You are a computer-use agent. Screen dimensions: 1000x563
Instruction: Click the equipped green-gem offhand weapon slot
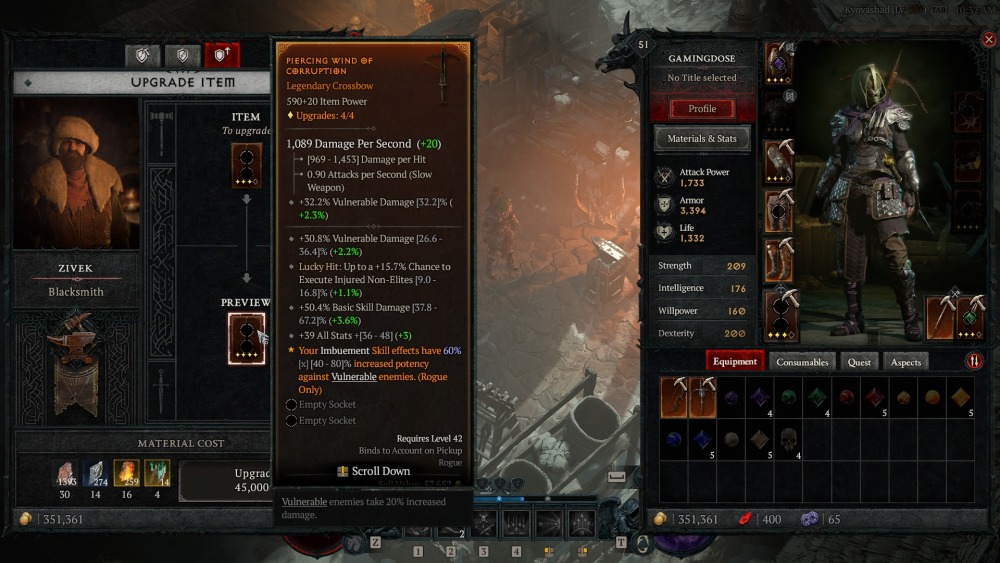tap(969, 317)
